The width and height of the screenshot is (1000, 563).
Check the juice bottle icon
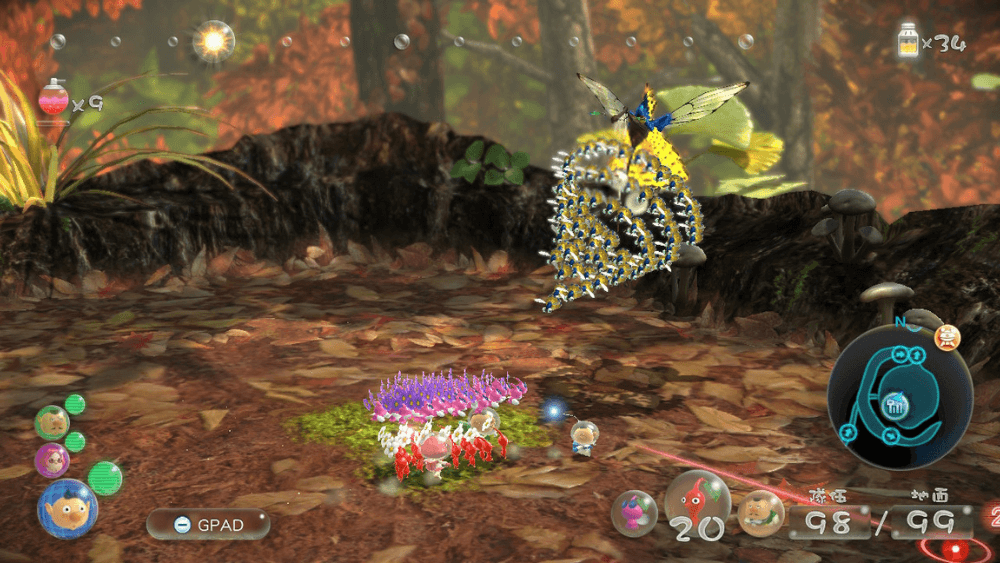pyautogui.click(x=908, y=42)
